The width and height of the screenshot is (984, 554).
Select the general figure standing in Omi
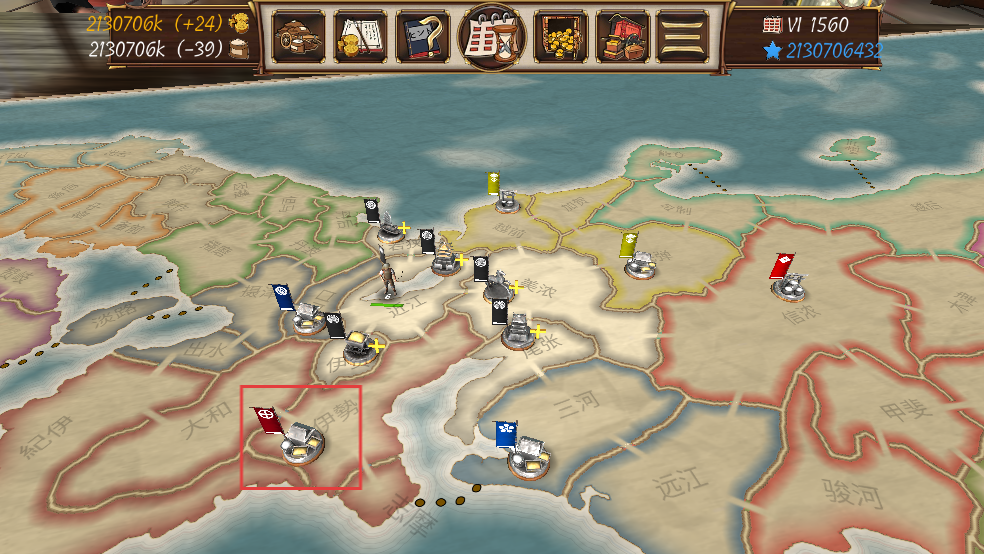coord(387,278)
